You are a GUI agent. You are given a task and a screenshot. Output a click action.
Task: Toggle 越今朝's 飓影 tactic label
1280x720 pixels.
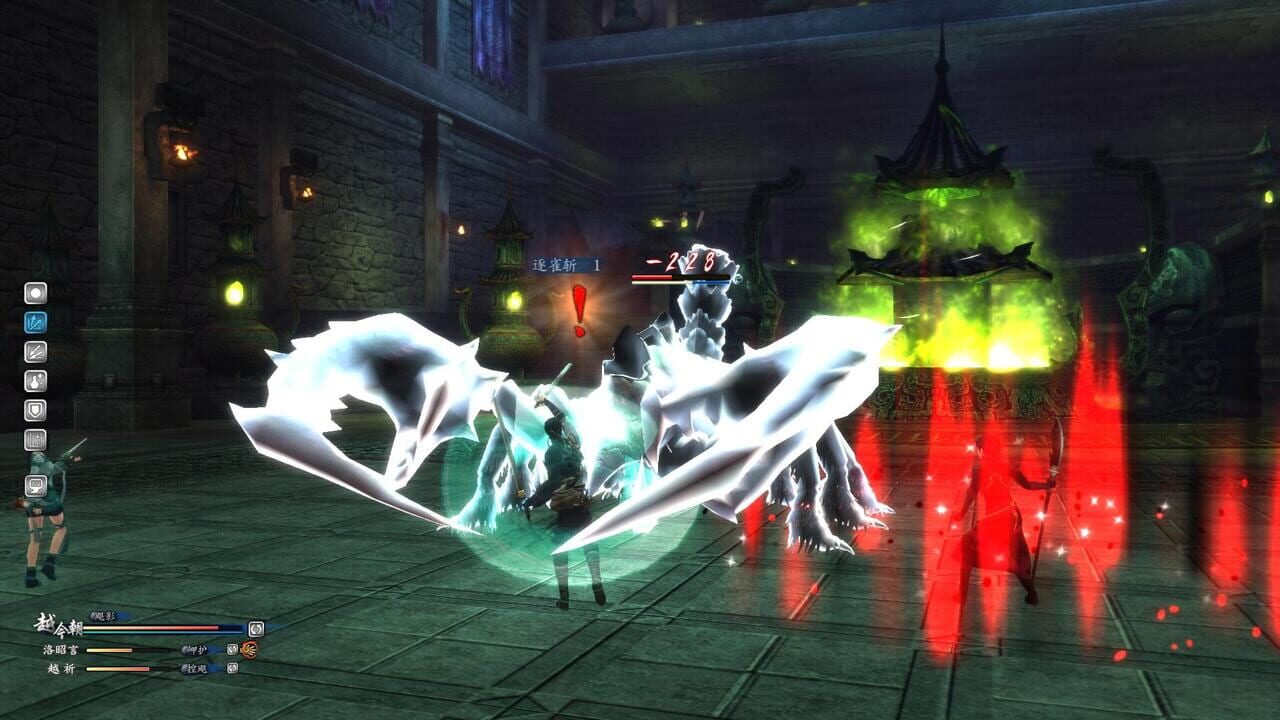point(104,616)
